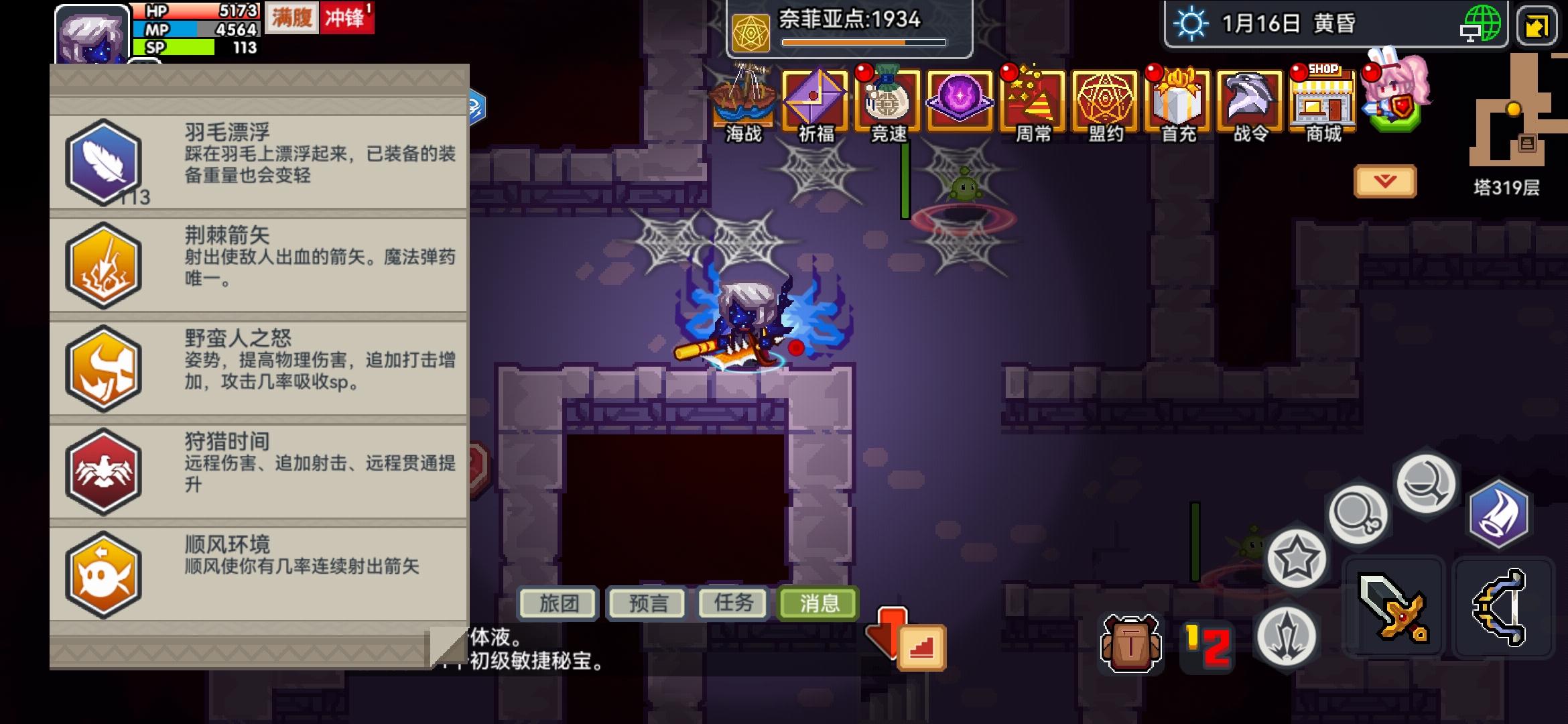Switch to the 任务 tab
Screen dimensions: 1568x724
click(x=732, y=603)
